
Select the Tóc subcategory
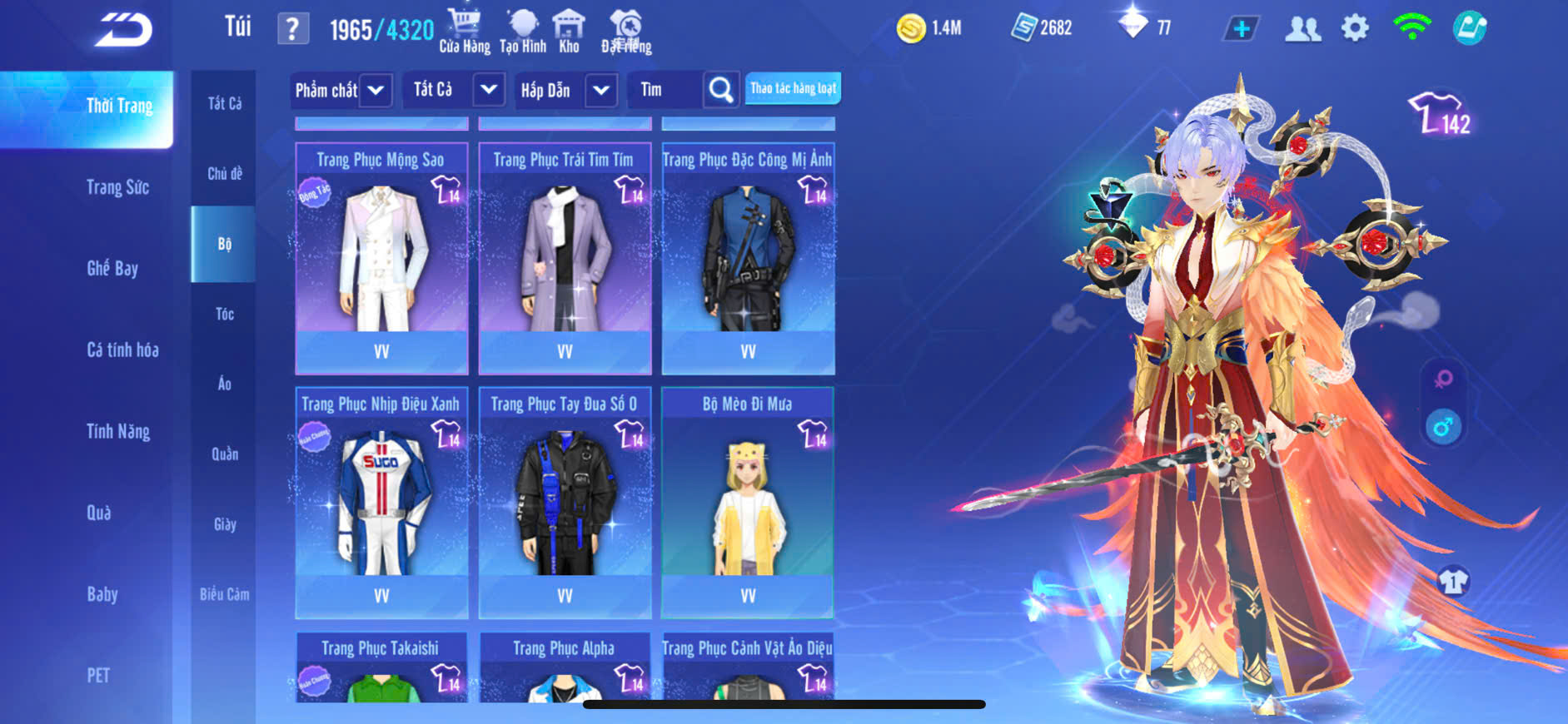coord(224,314)
